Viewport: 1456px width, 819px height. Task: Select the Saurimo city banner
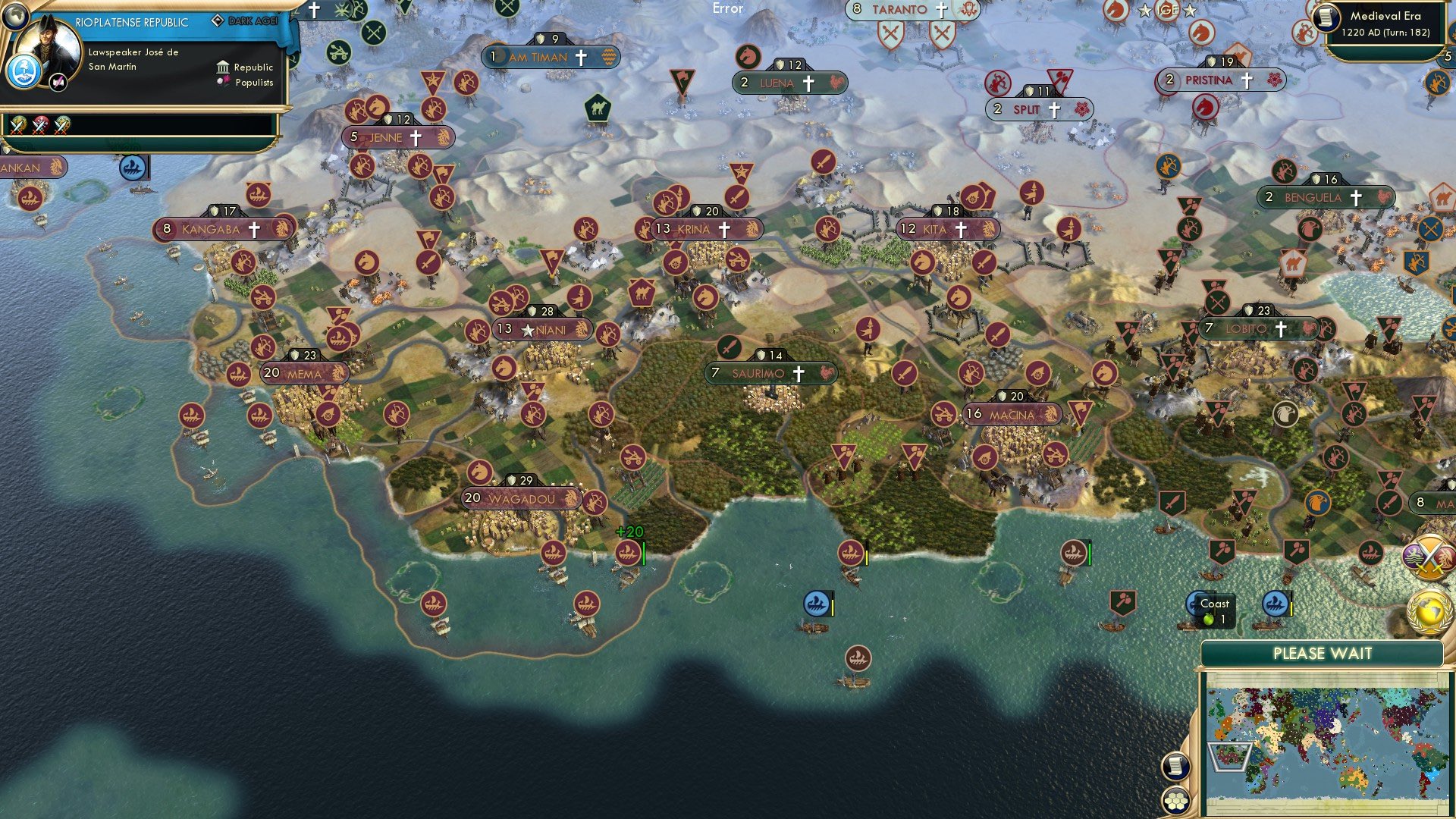pos(766,372)
